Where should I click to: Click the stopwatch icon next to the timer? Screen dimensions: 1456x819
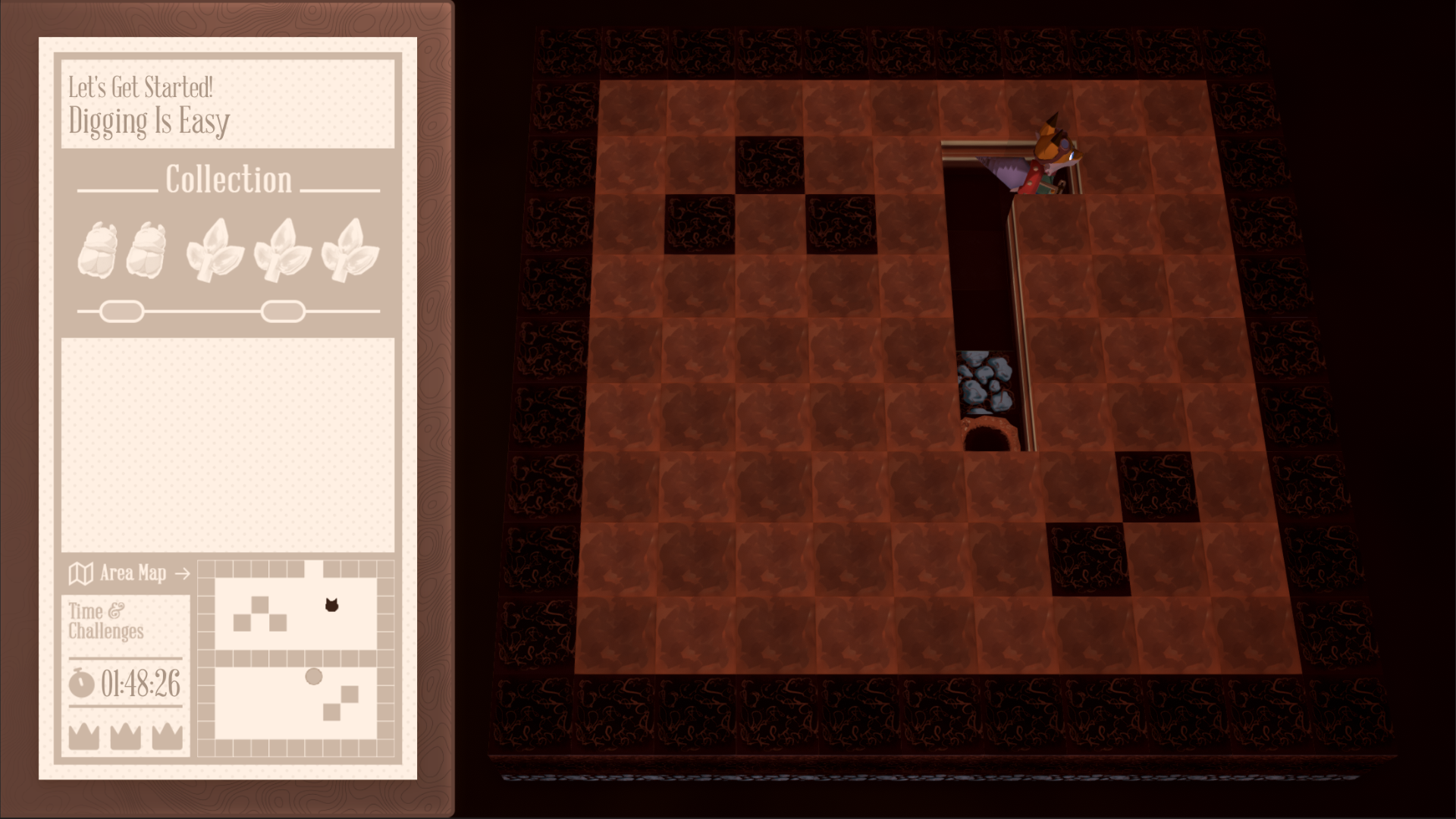[81, 682]
